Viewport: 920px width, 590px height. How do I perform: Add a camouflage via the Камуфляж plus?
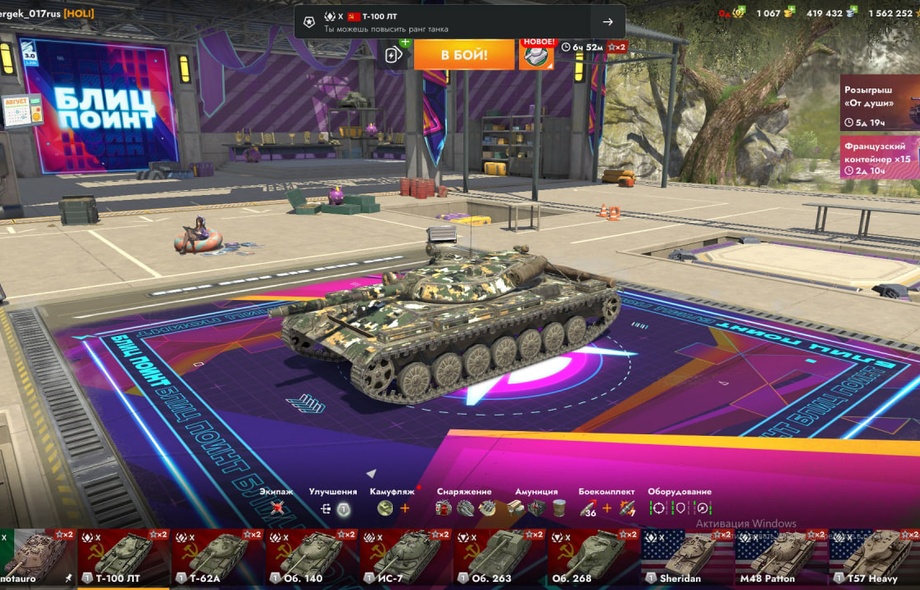[x=405, y=508]
